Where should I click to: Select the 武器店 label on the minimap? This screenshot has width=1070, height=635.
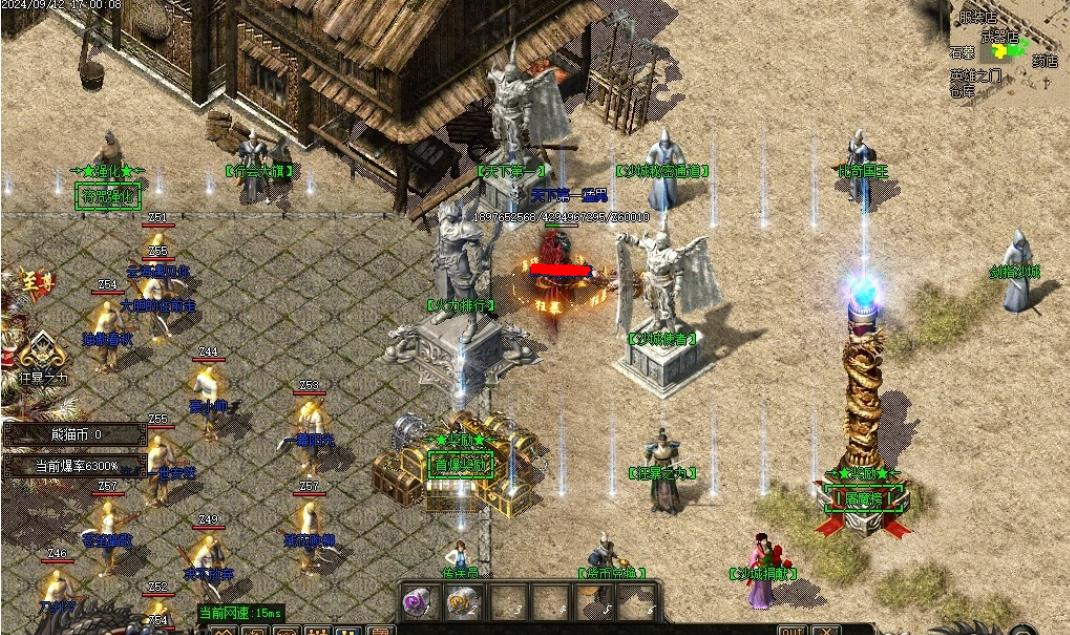coord(999,36)
